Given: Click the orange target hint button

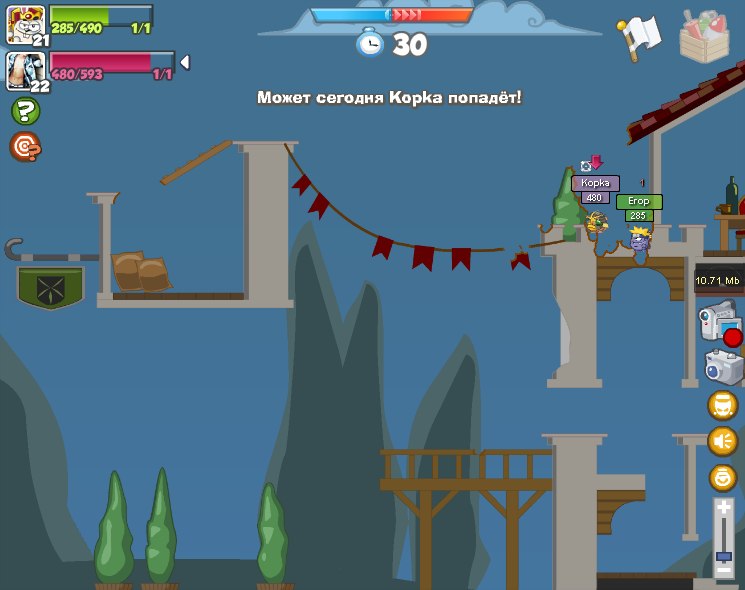Looking at the screenshot, I should tap(25, 147).
